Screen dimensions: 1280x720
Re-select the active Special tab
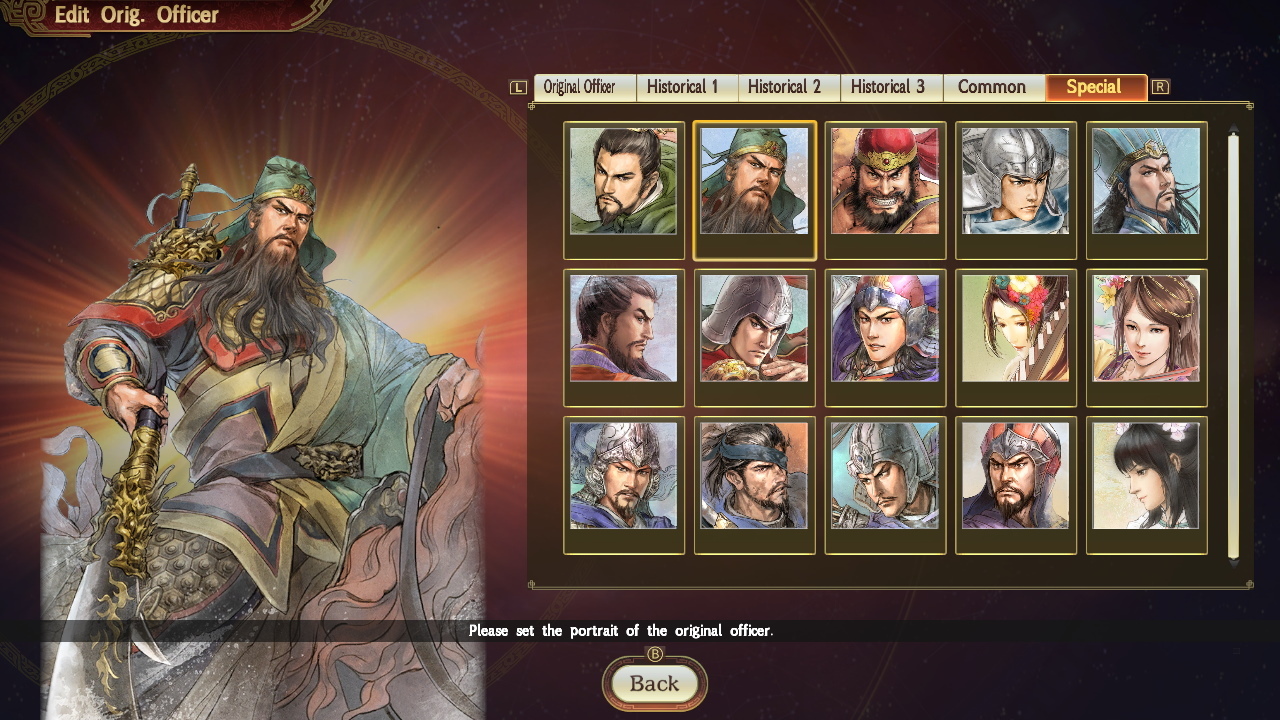(1096, 87)
